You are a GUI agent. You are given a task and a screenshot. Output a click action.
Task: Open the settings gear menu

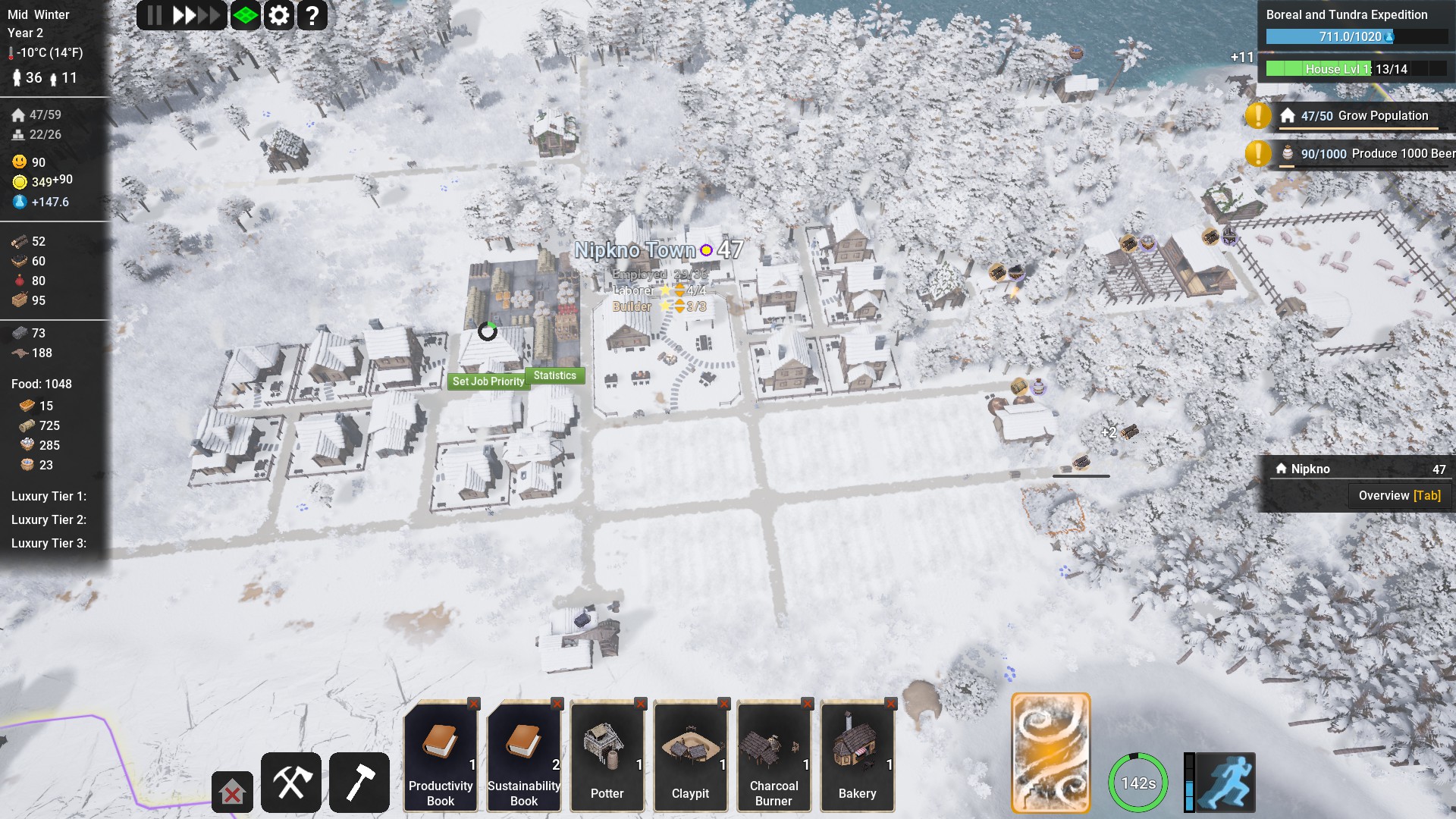[279, 15]
